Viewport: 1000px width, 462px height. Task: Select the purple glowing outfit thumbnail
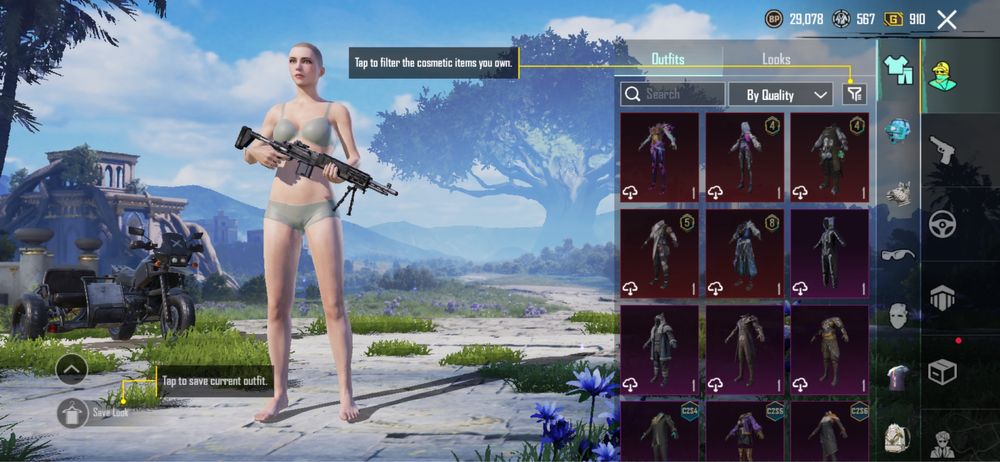tap(659, 157)
